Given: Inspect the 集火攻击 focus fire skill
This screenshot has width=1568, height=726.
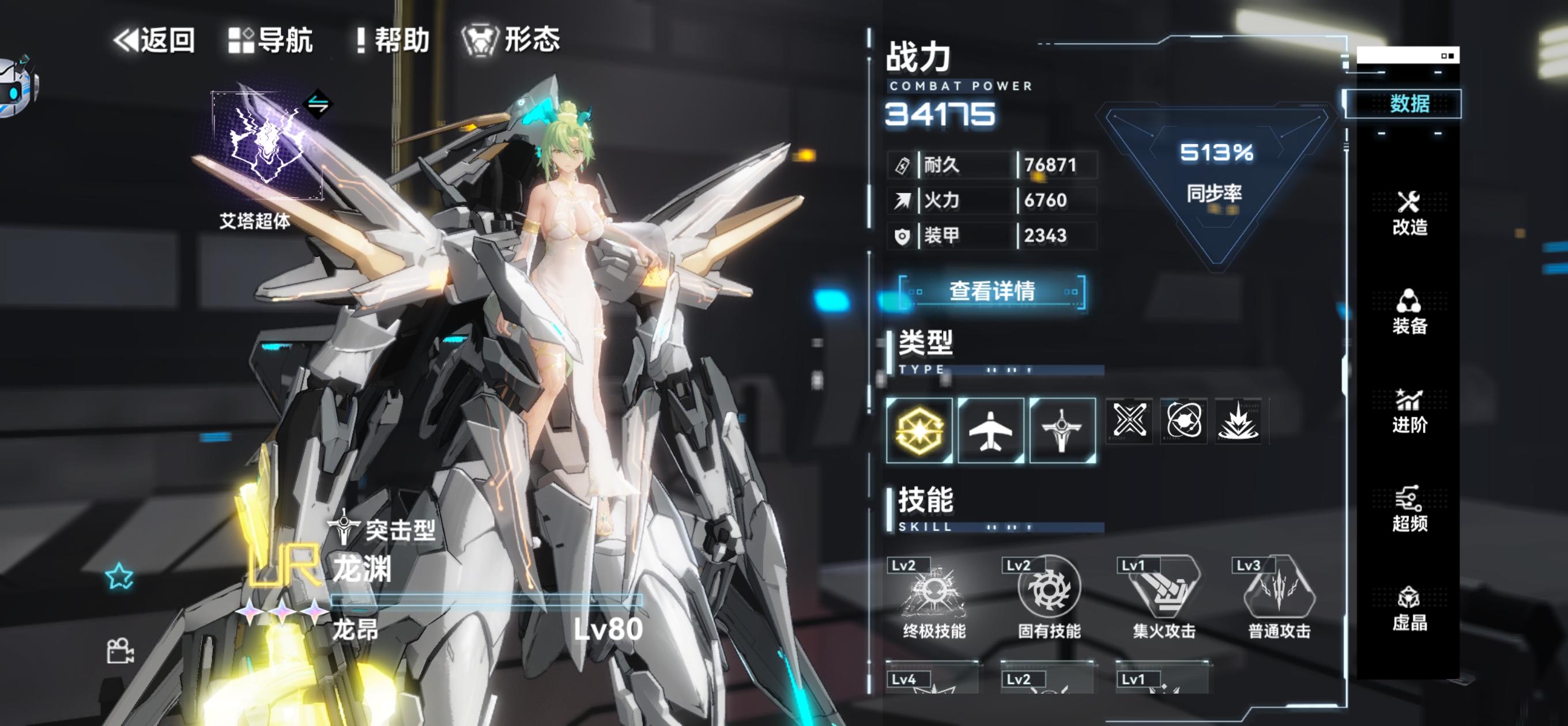Looking at the screenshot, I should tap(1164, 597).
